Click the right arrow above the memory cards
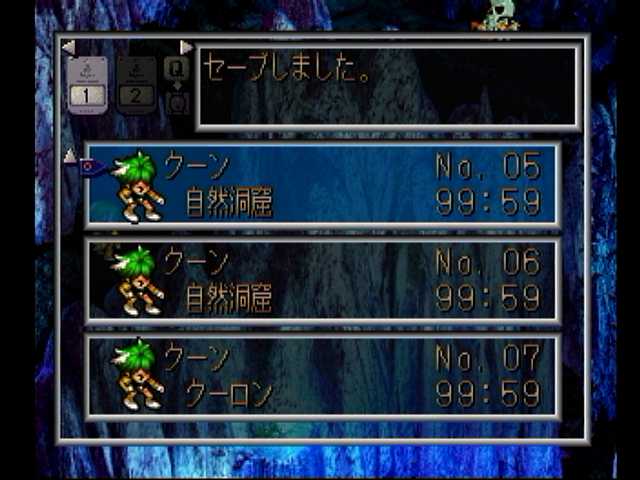The height and width of the screenshot is (480, 640). [186, 47]
